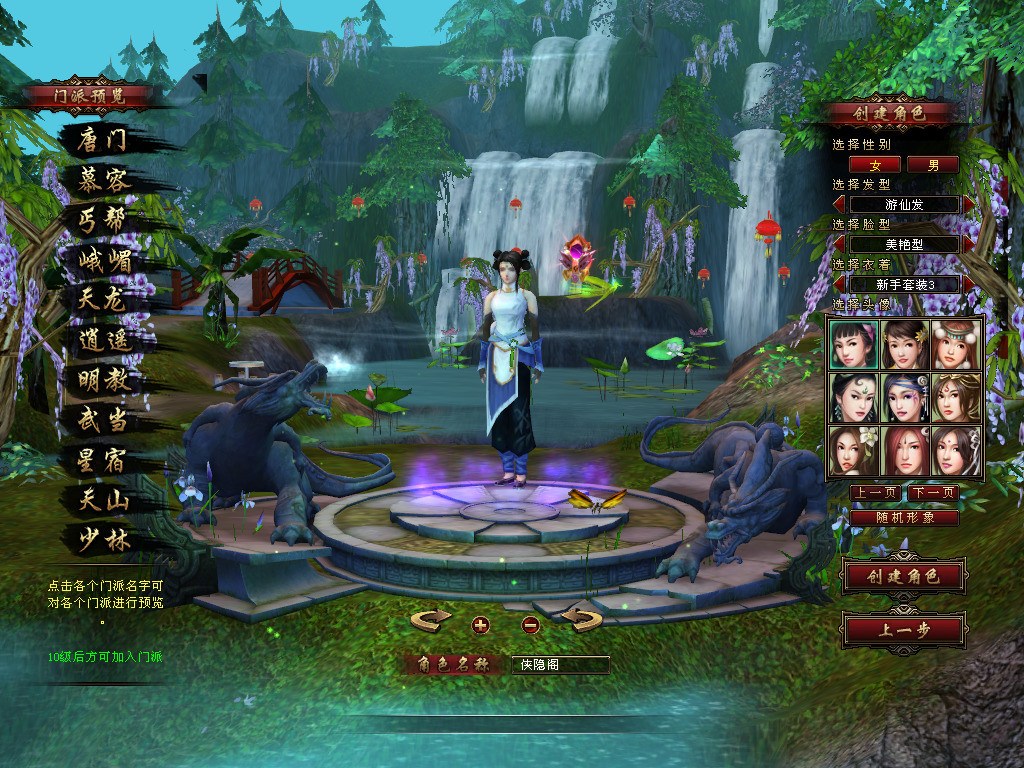Zoom out the character with minus button
Viewport: 1024px width, 768px height.
coord(531,625)
